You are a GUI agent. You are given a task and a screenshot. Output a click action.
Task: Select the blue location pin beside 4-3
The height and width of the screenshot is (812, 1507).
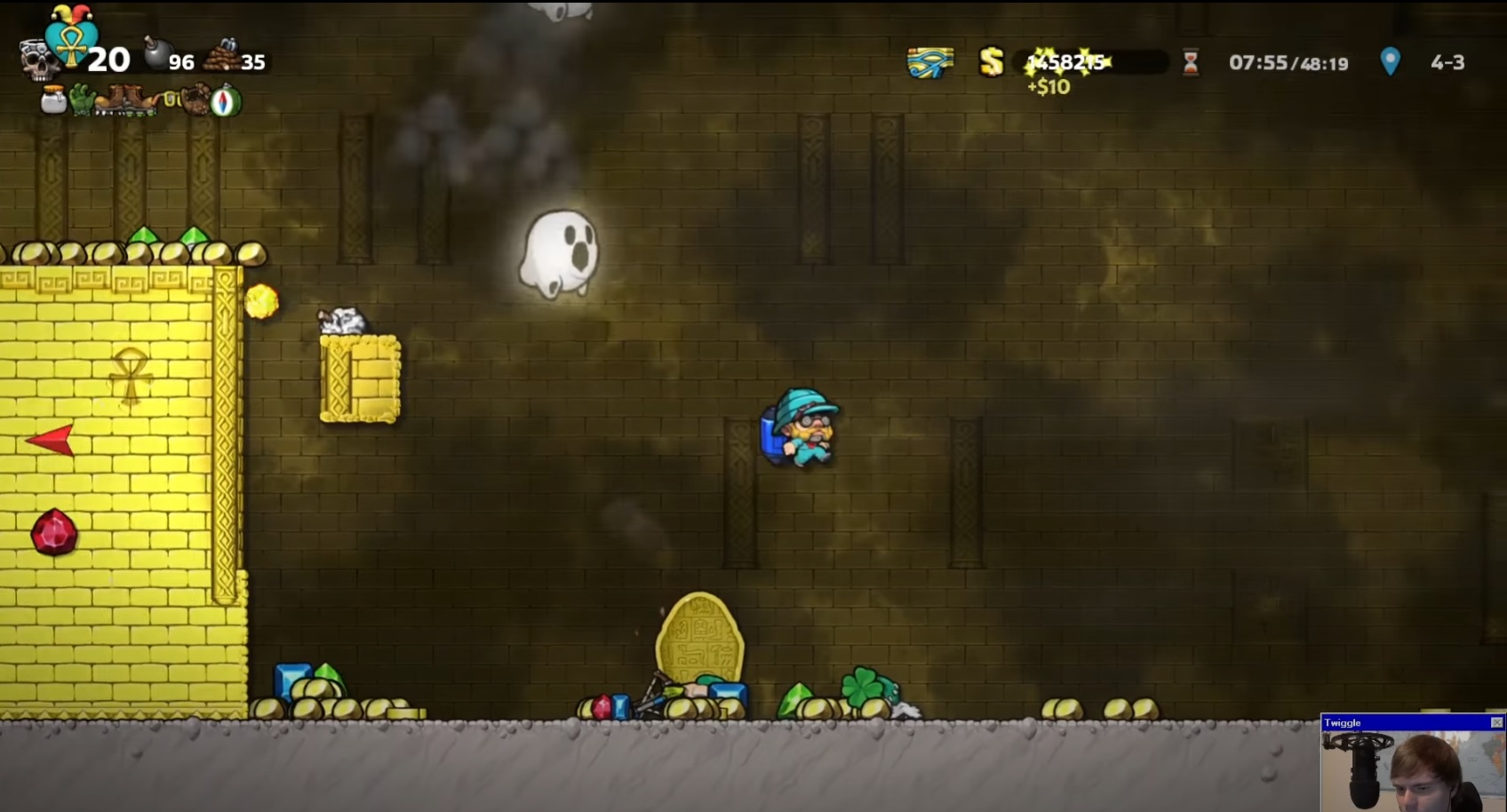(x=1389, y=60)
